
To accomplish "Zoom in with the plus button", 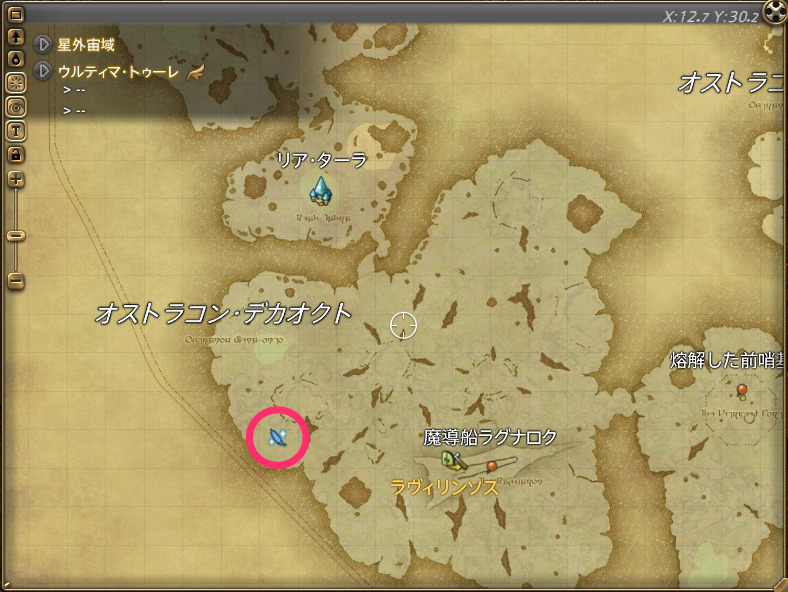I will coord(16,179).
